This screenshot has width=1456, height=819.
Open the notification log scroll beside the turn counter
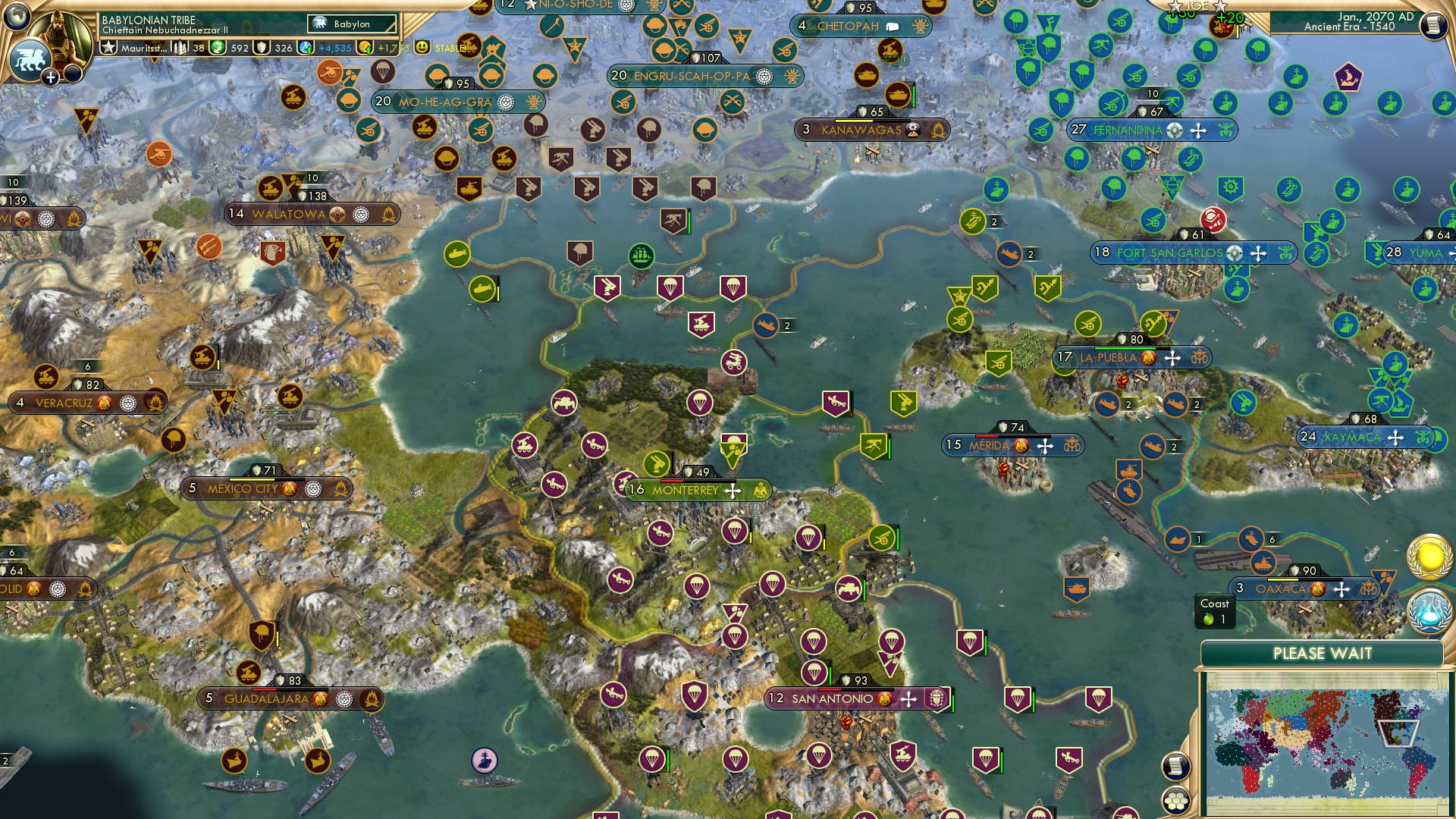click(x=1435, y=25)
